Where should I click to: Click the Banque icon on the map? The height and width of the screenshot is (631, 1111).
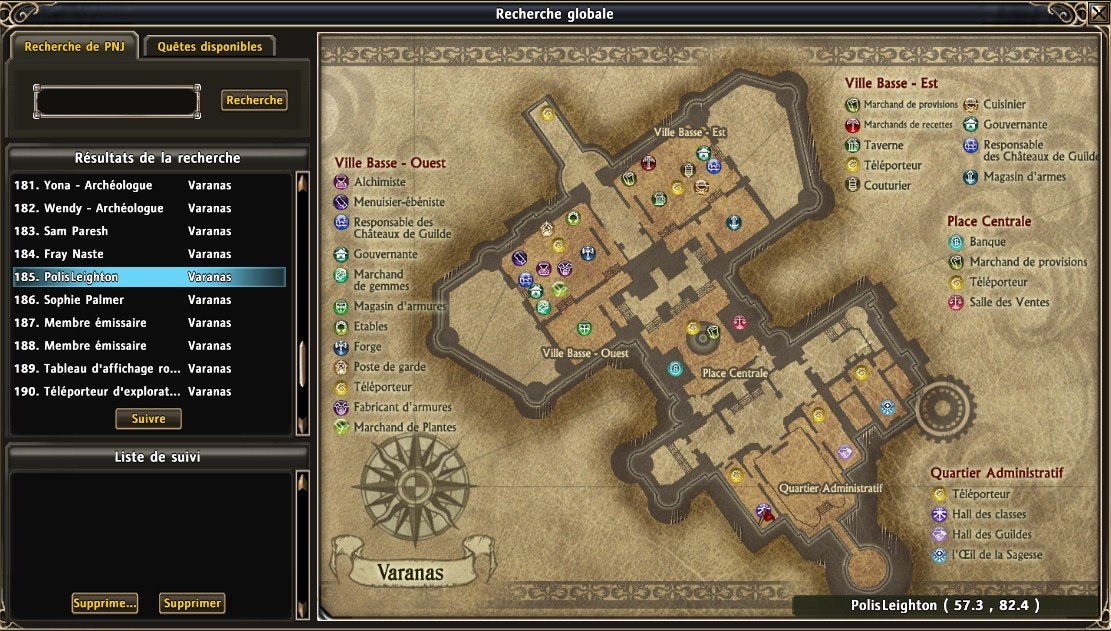click(675, 369)
